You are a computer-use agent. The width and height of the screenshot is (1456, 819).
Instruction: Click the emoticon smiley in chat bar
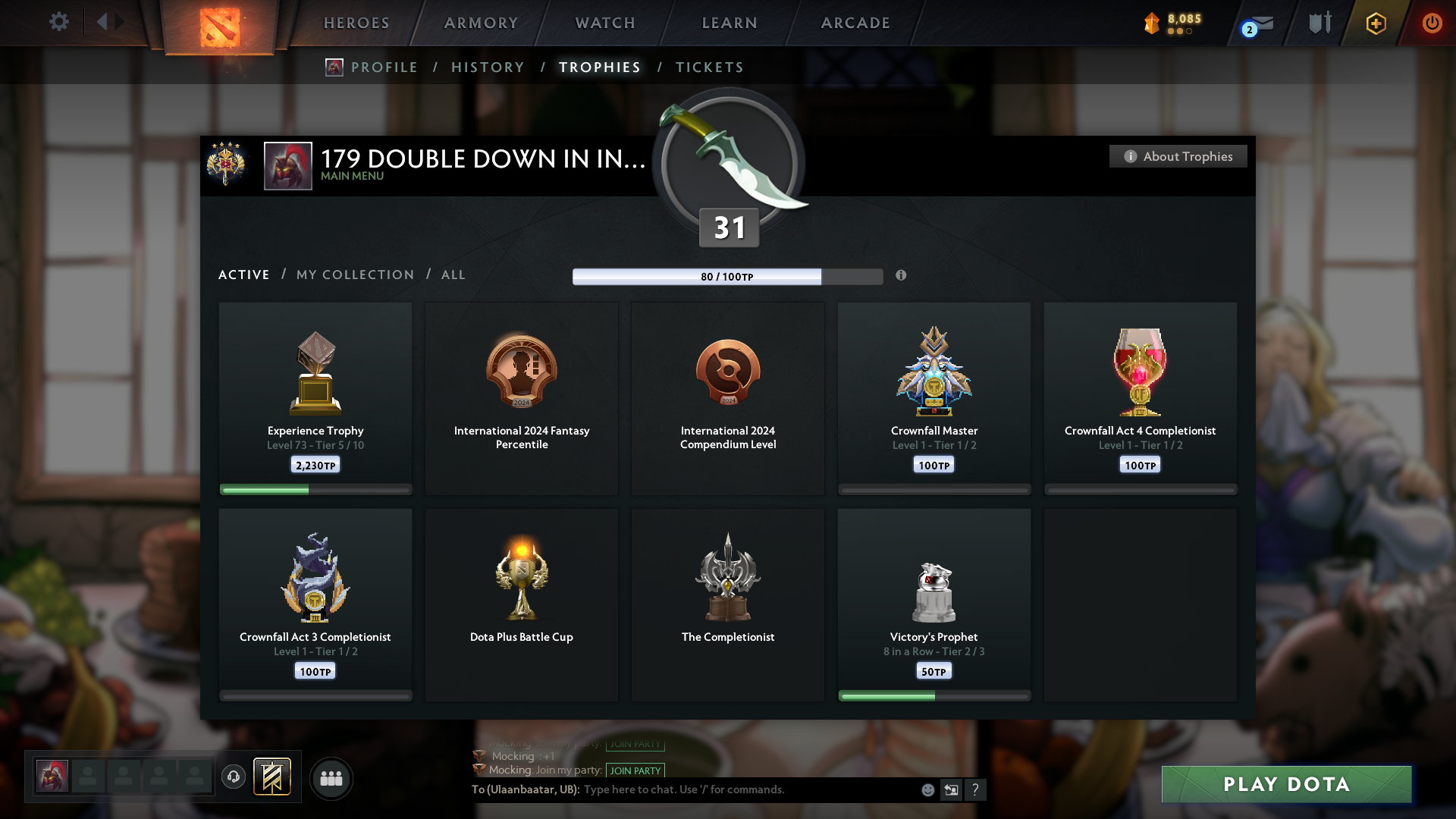[x=927, y=789]
